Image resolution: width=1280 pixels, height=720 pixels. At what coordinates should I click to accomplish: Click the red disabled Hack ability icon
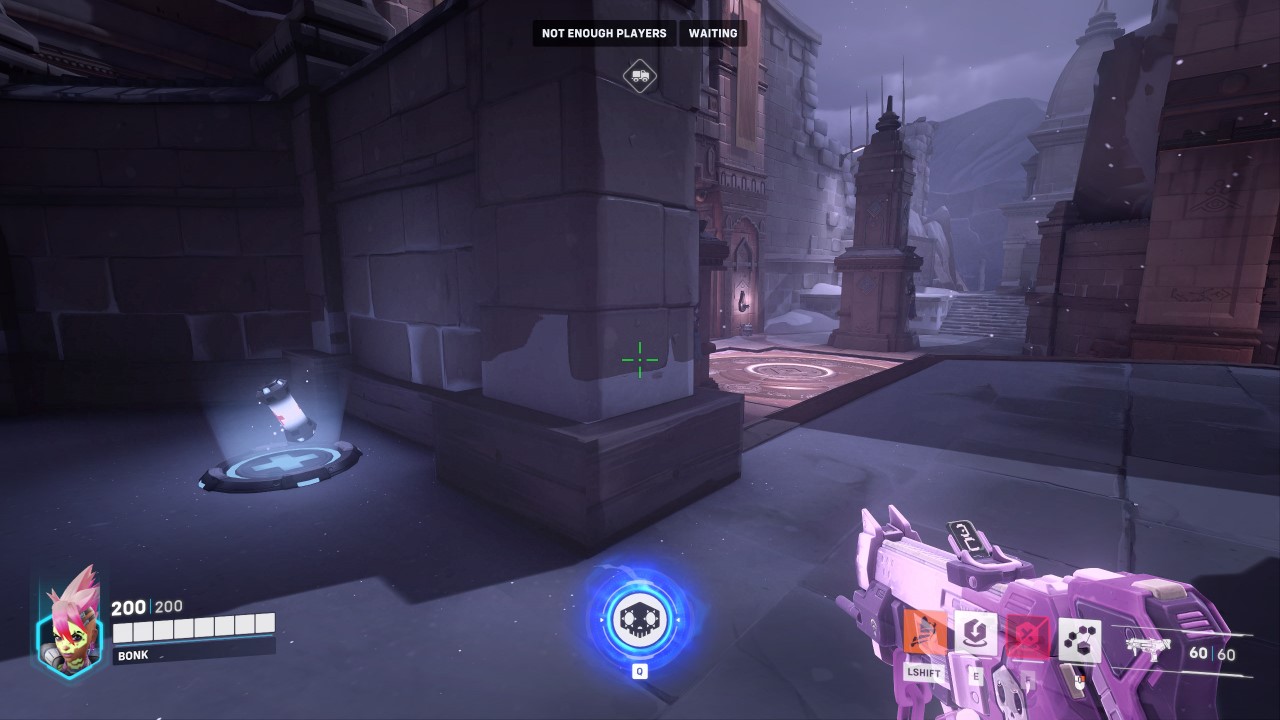coord(1027,634)
